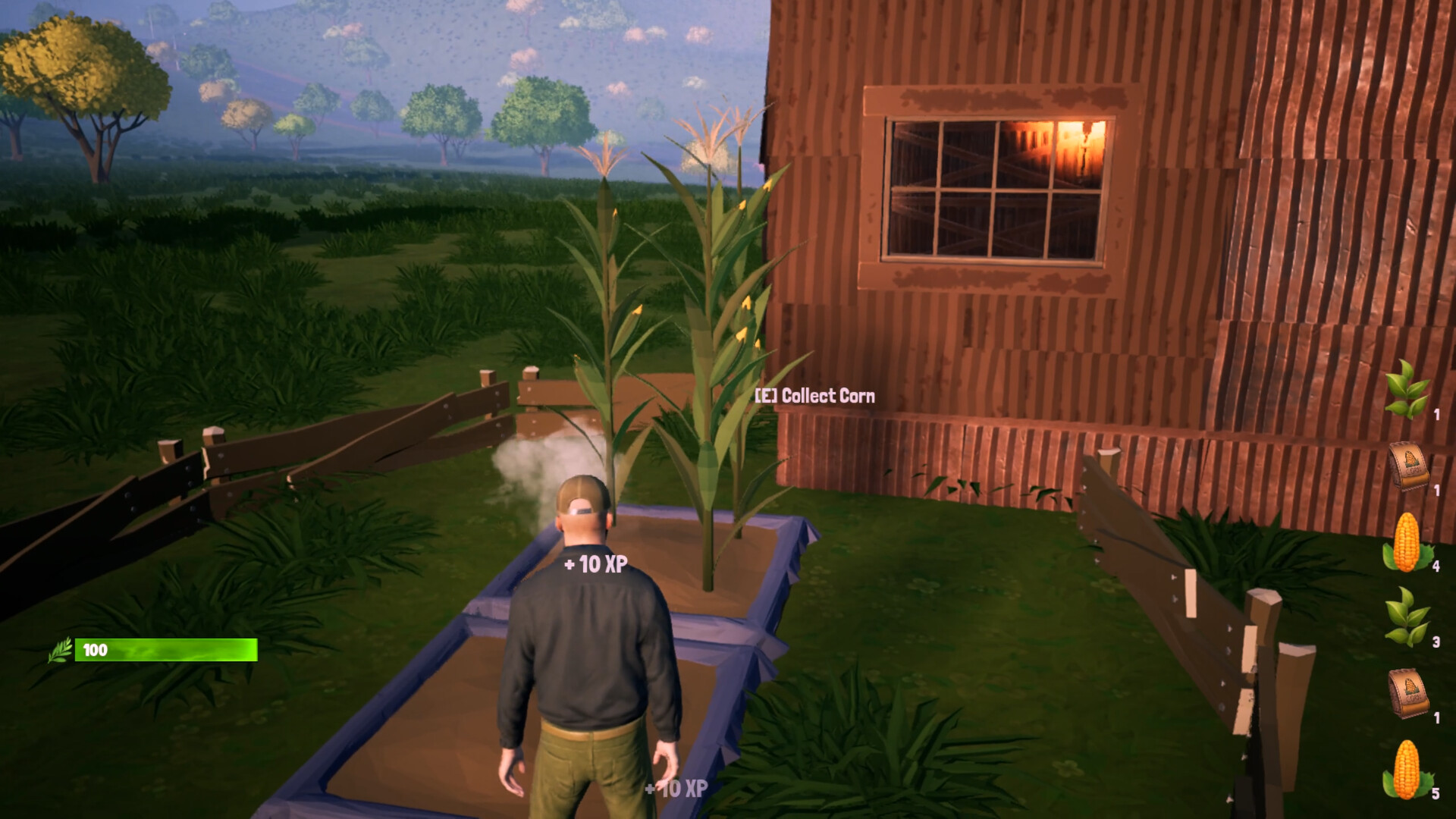Click the [E] Collect Corn prompt
The height and width of the screenshot is (819, 1456).
[x=814, y=396]
